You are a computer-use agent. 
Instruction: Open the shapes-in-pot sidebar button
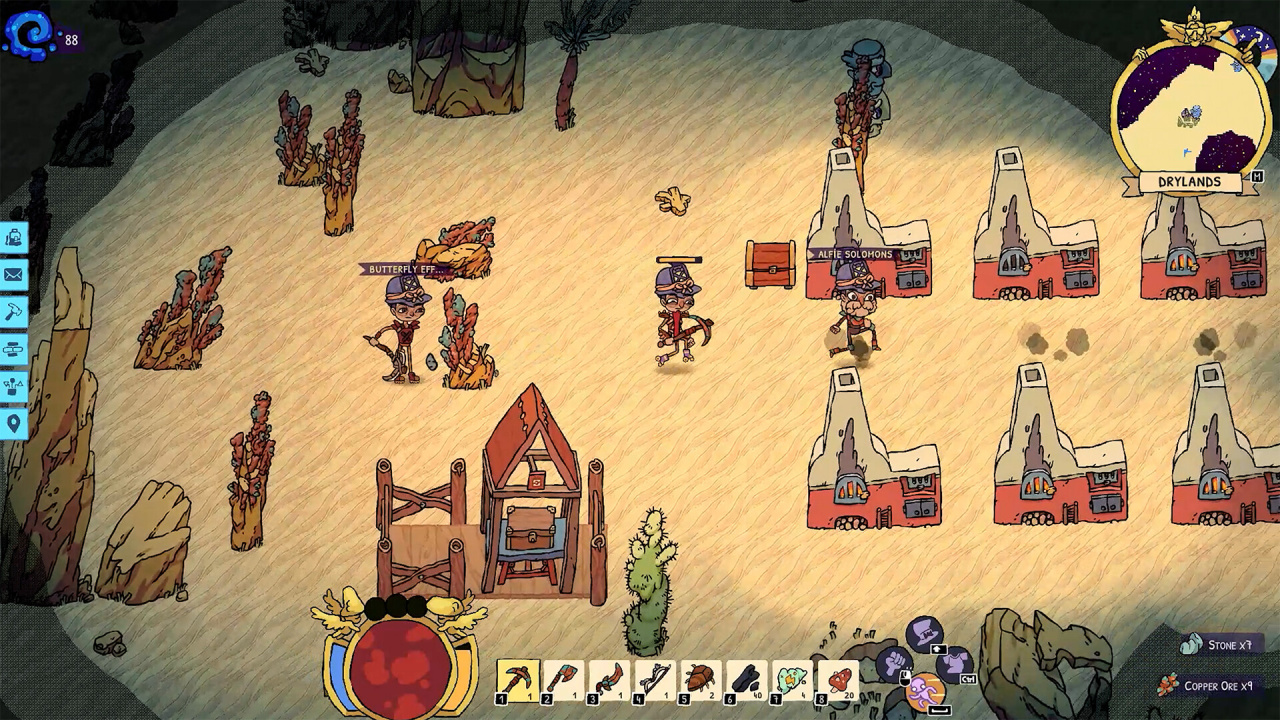pyautogui.click(x=14, y=387)
